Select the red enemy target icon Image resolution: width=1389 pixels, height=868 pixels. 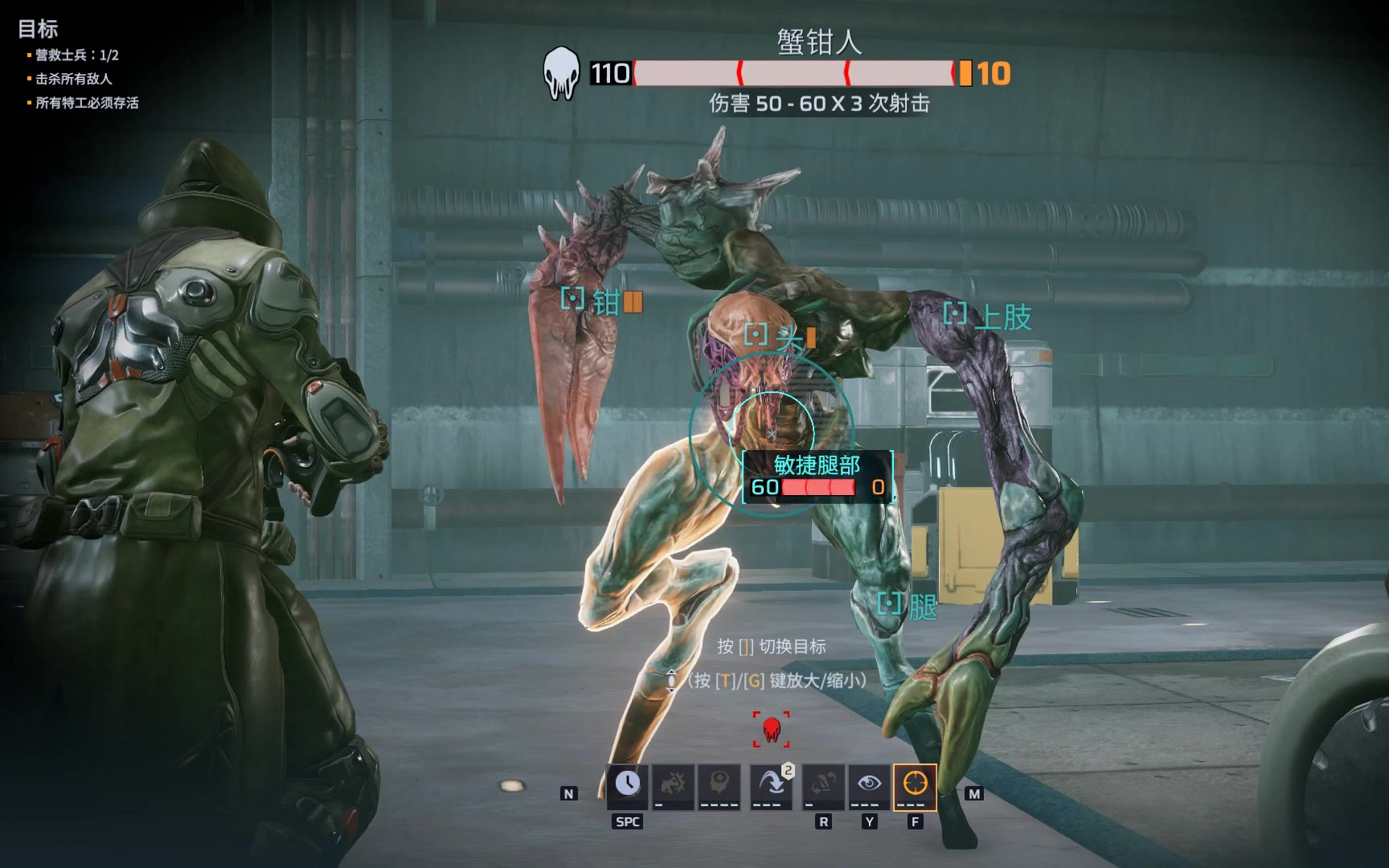(772, 729)
